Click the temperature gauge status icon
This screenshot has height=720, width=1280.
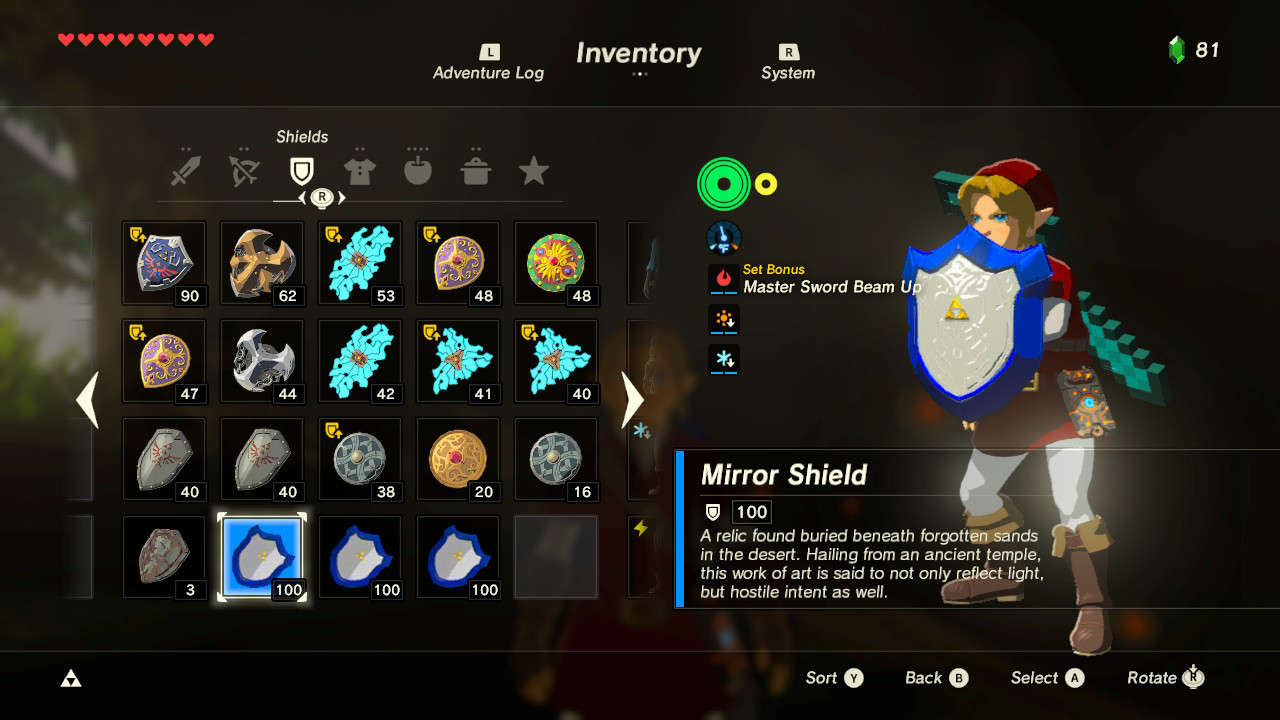click(723, 236)
